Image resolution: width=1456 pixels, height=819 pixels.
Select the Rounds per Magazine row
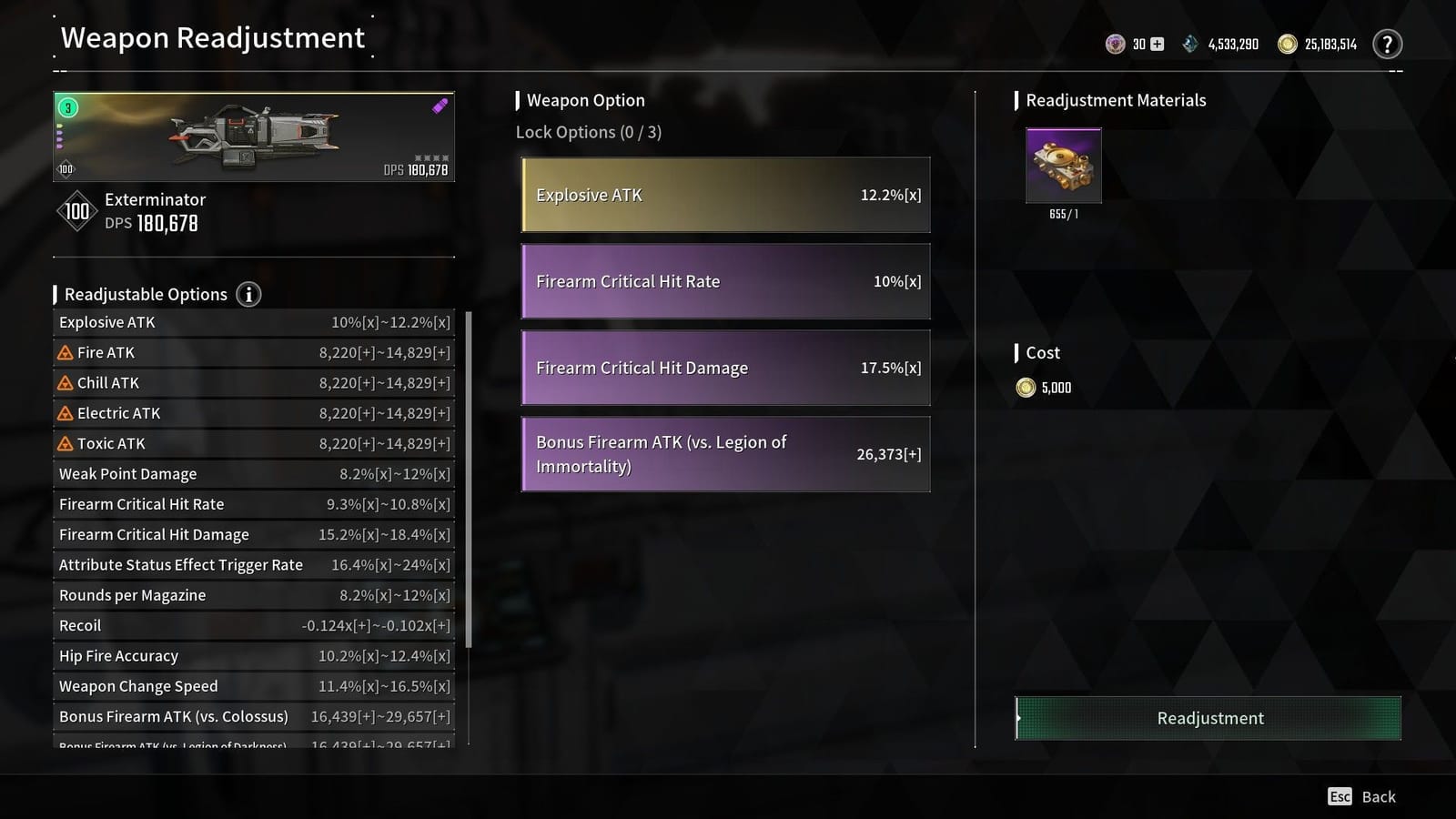click(x=253, y=595)
